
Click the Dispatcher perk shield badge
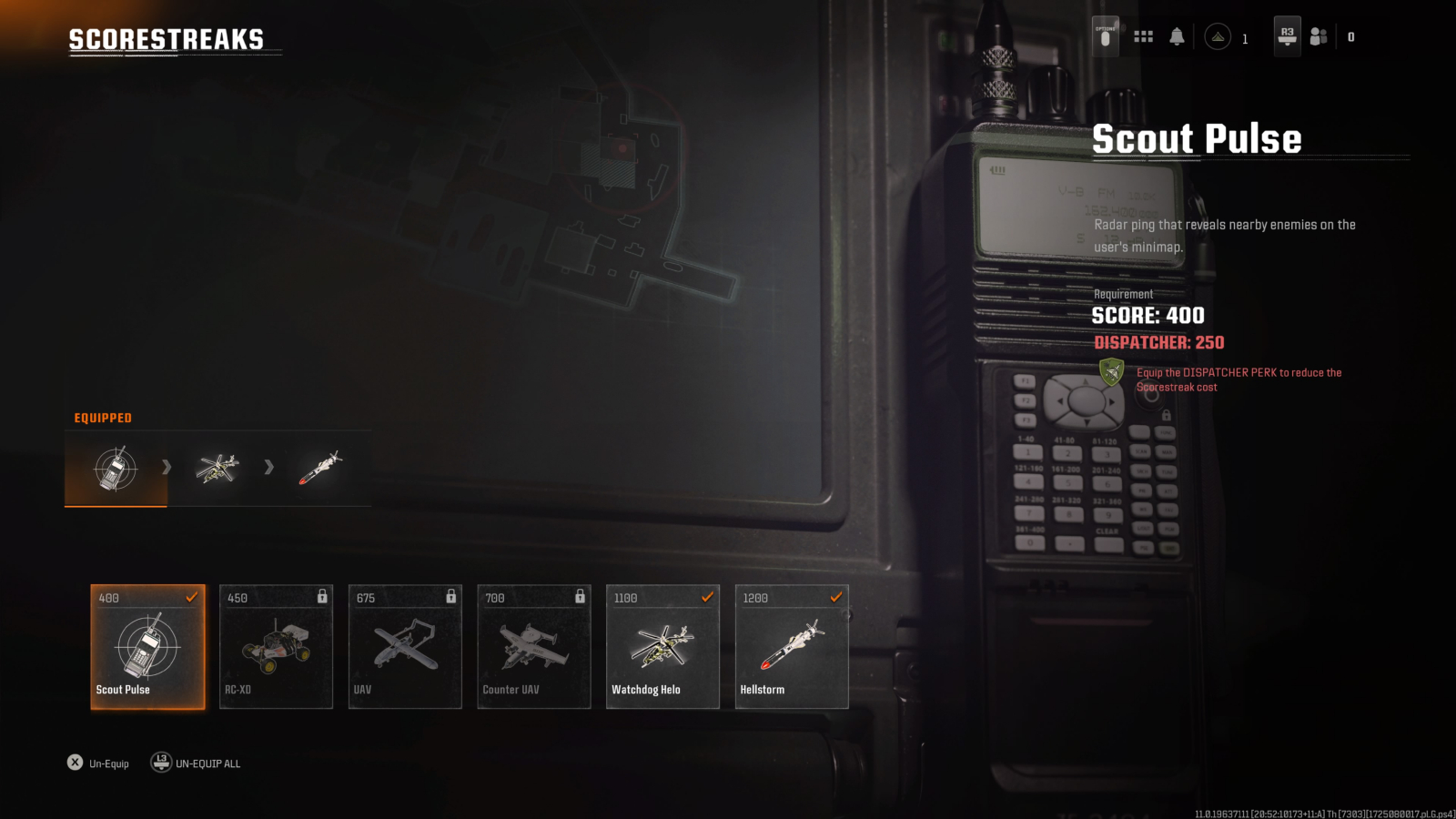[1112, 375]
